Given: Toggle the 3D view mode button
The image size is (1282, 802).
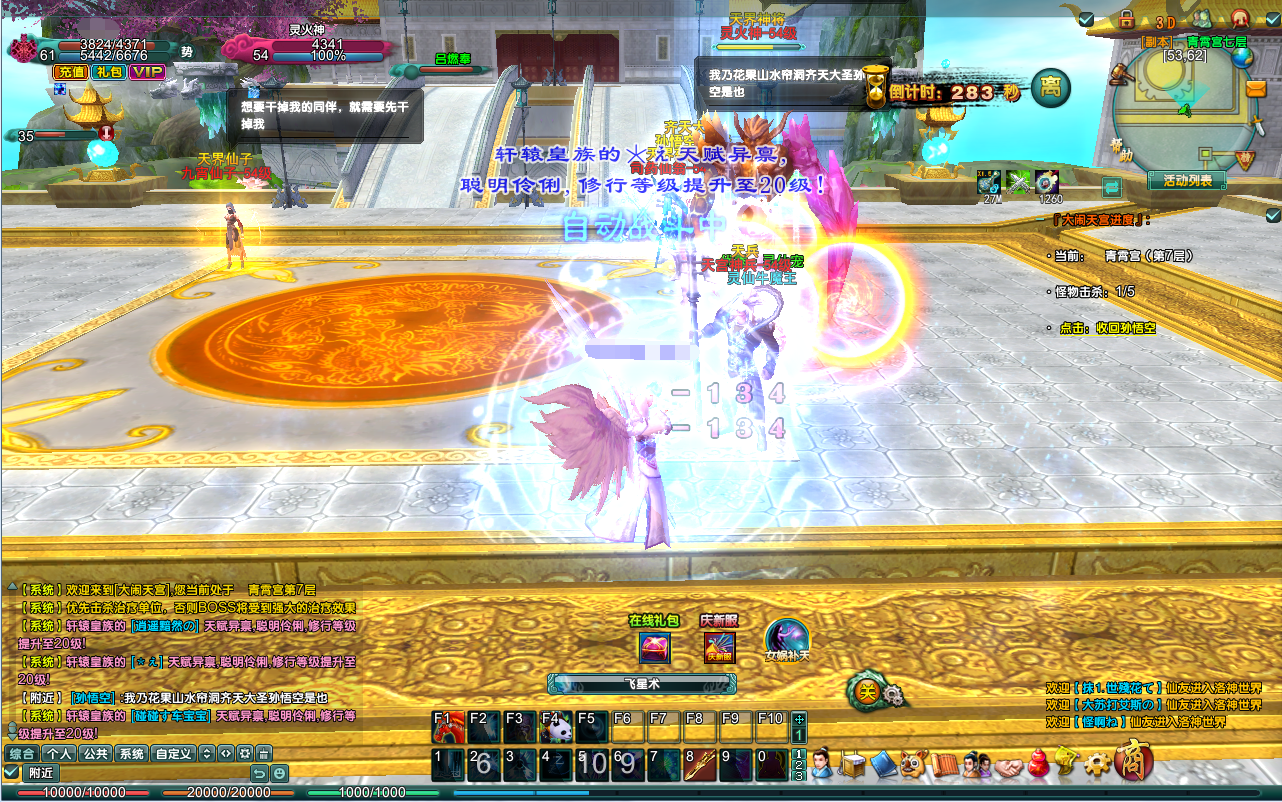Looking at the screenshot, I should pos(1163,20).
